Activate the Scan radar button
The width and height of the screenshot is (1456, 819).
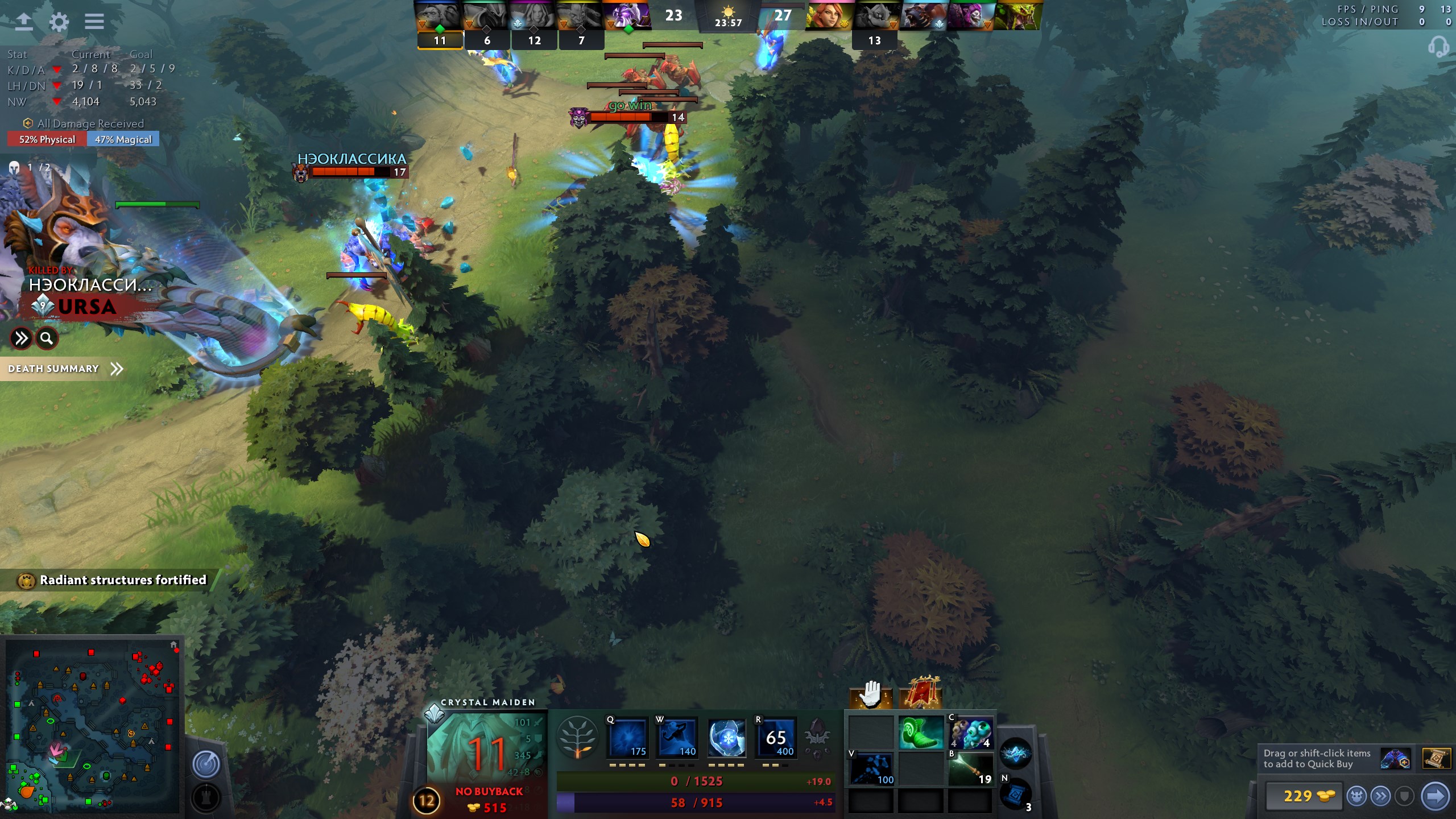206,764
